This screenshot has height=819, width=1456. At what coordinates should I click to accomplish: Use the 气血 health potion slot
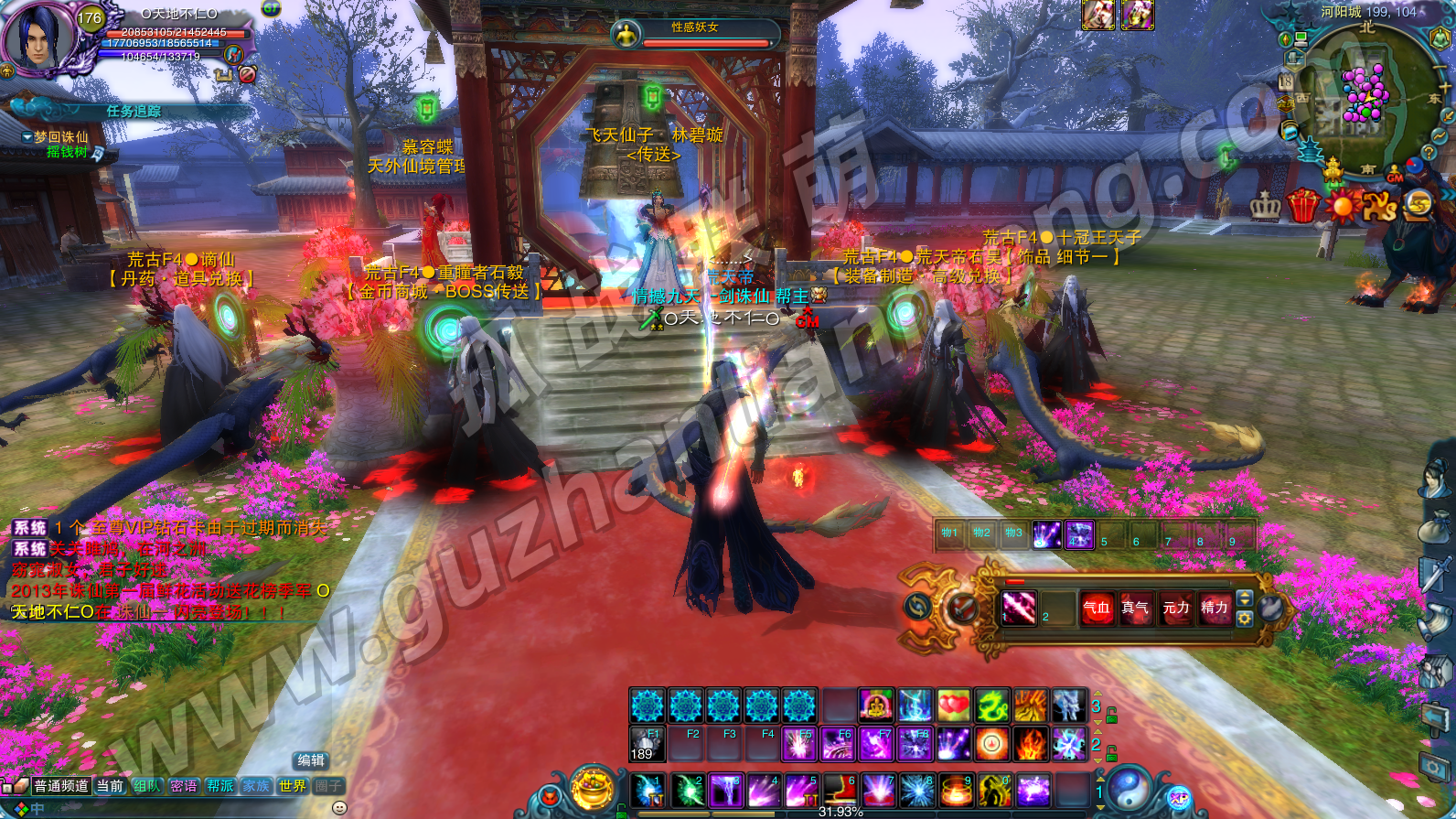click(1097, 608)
